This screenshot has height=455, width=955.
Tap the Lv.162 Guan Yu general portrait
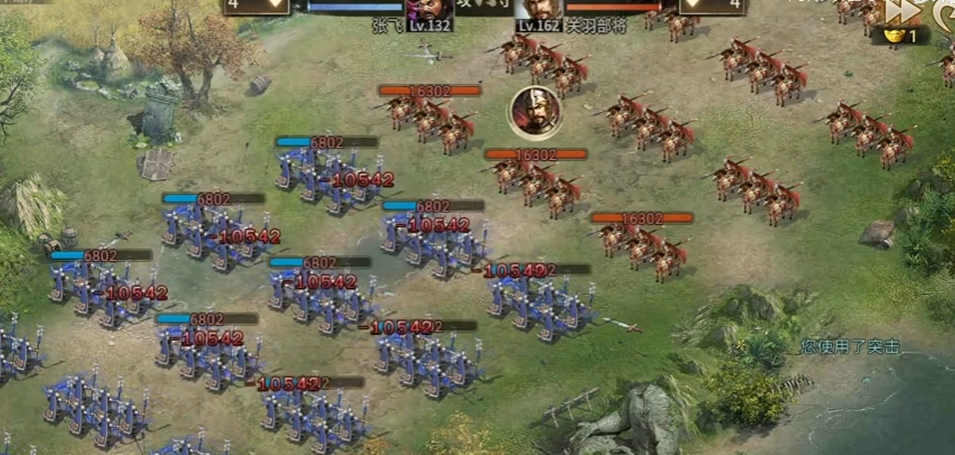[x=539, y=10]
